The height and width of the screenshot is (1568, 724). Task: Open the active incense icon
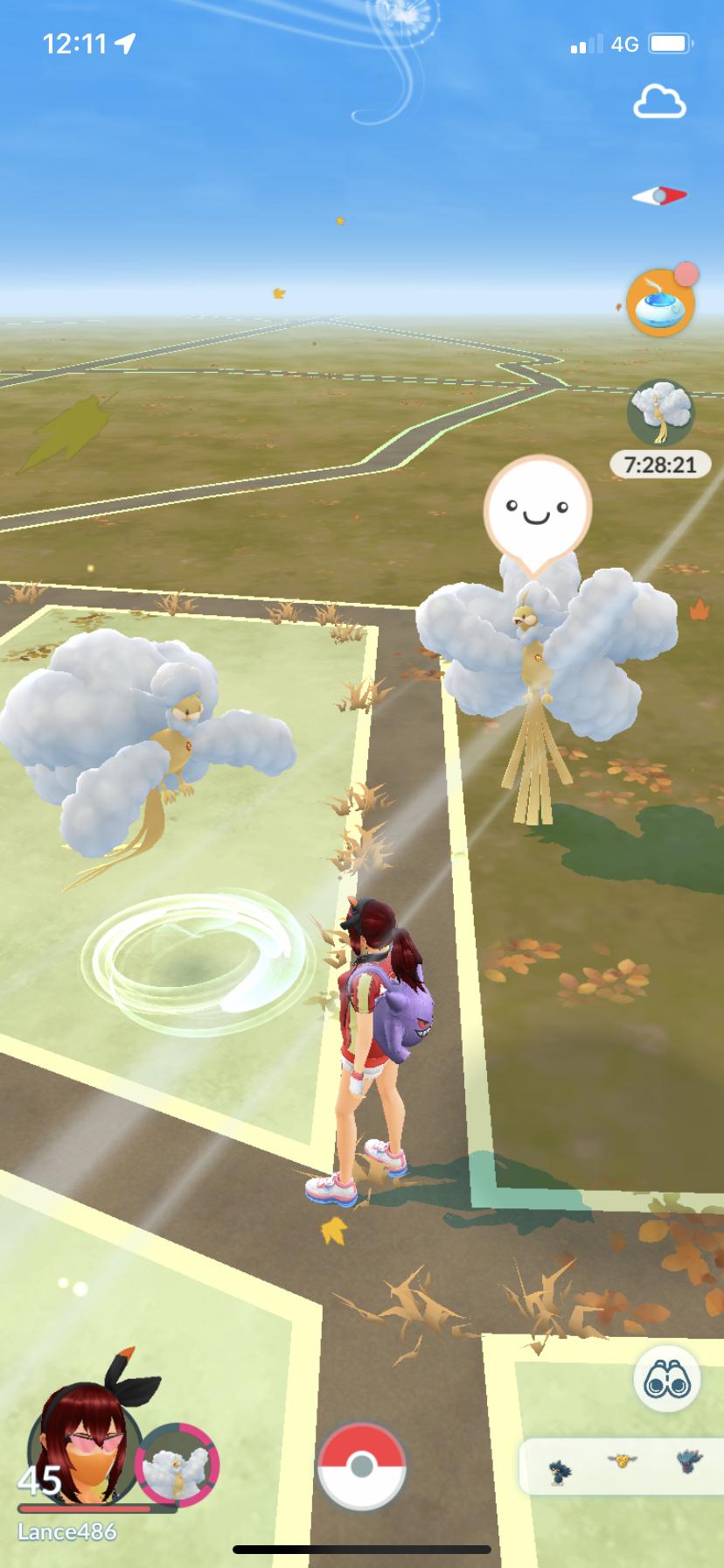click(660, 304)
